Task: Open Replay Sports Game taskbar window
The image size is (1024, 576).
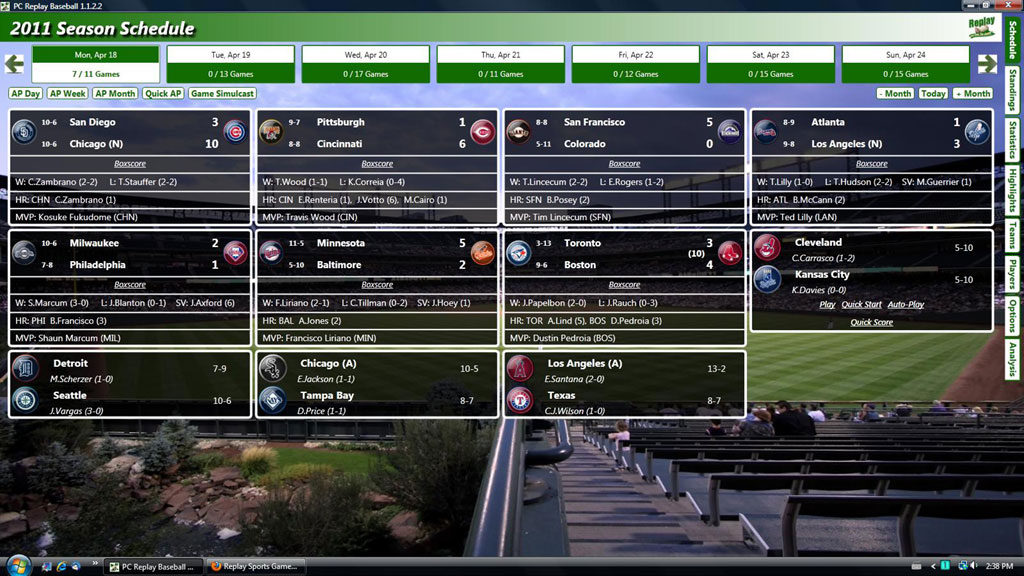Action: pos(254,566)
